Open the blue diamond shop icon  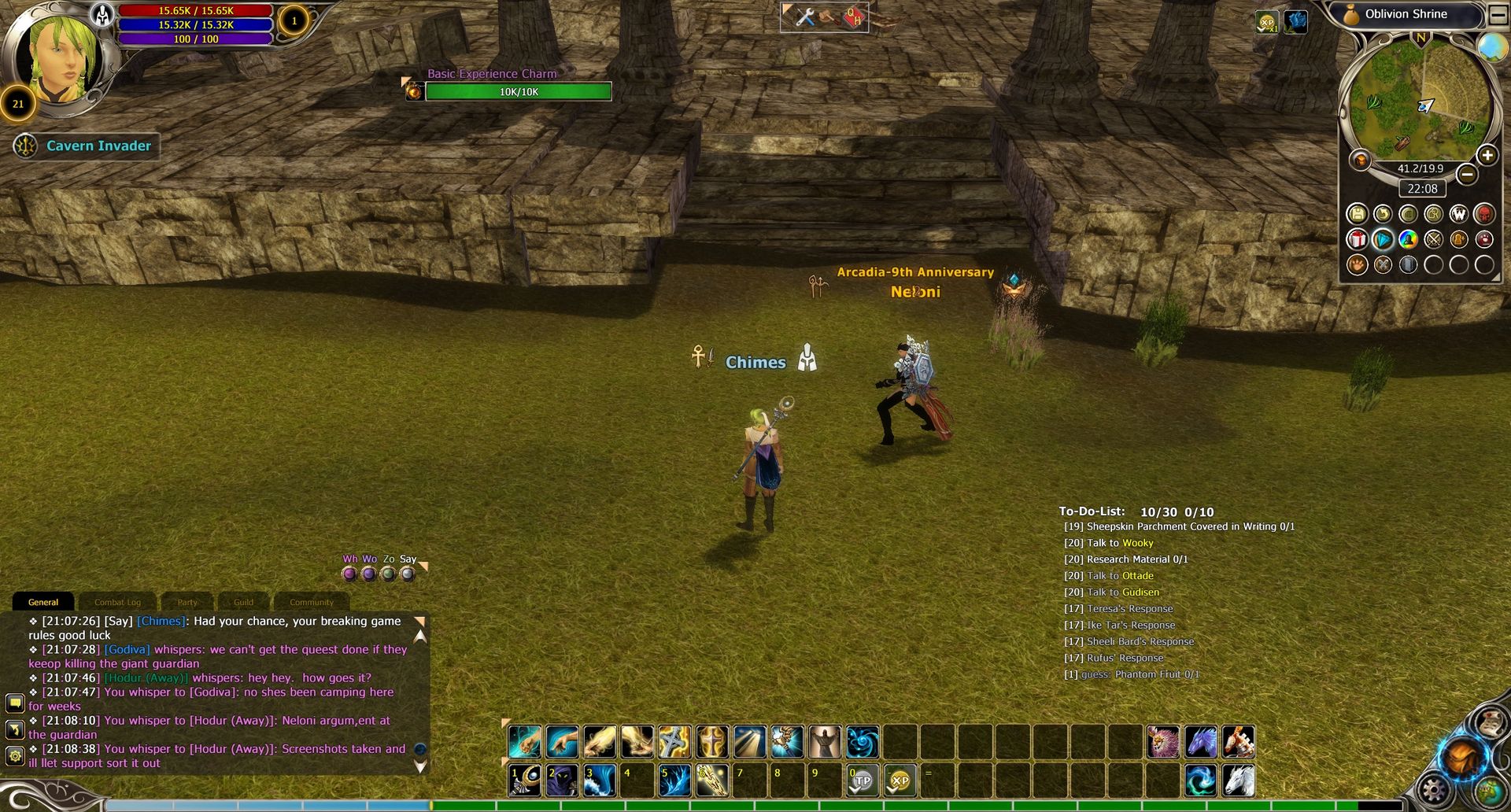point(1382,239)
